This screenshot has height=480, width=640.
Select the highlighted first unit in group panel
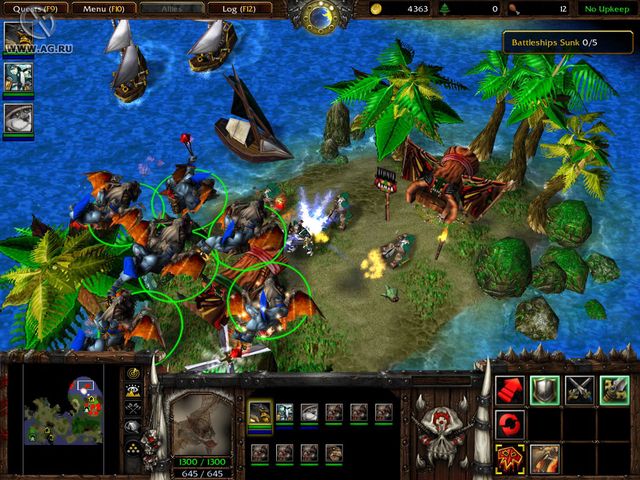(261, 412)
